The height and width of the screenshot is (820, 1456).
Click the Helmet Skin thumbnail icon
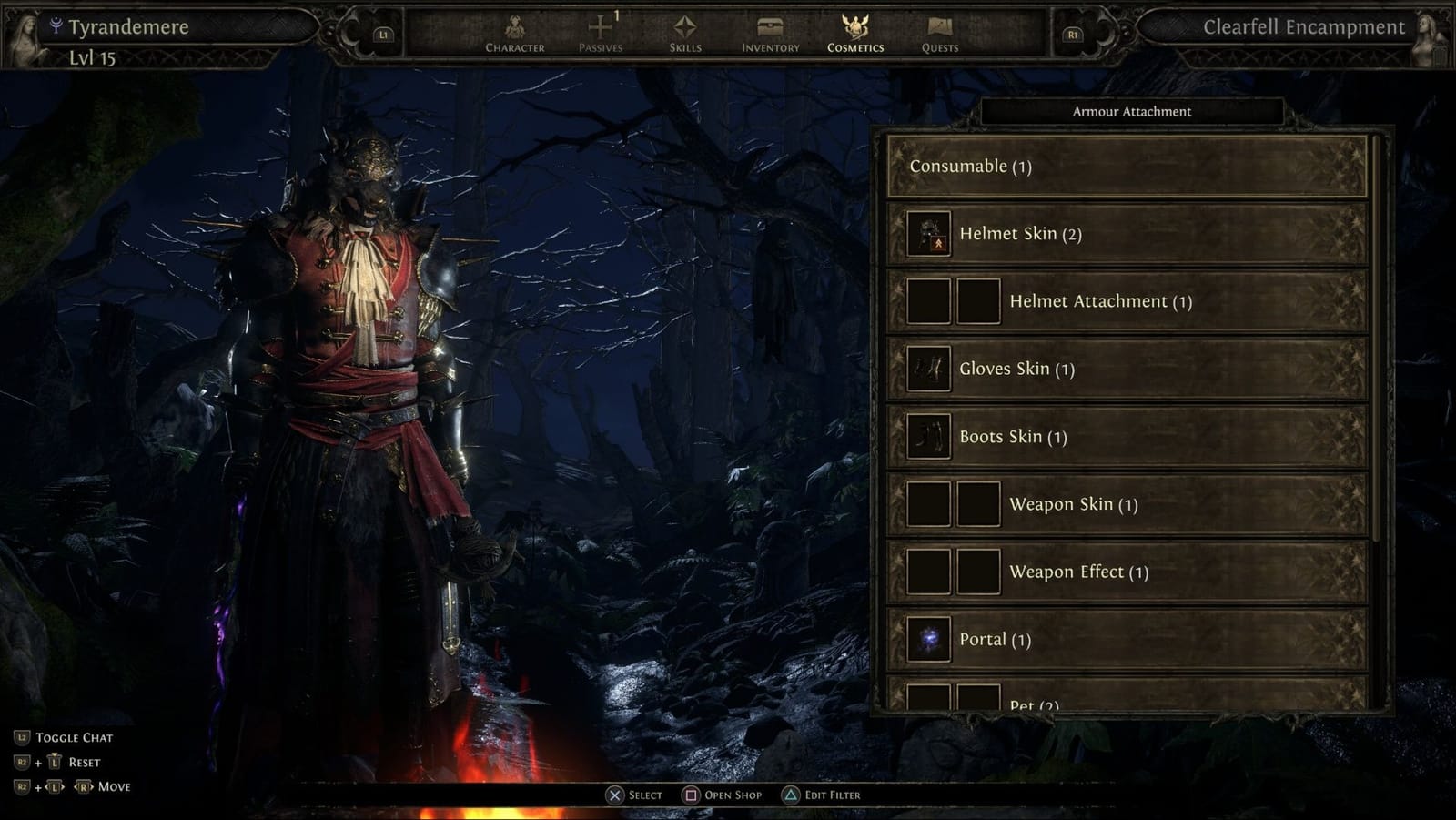click(x=927, y=233)
